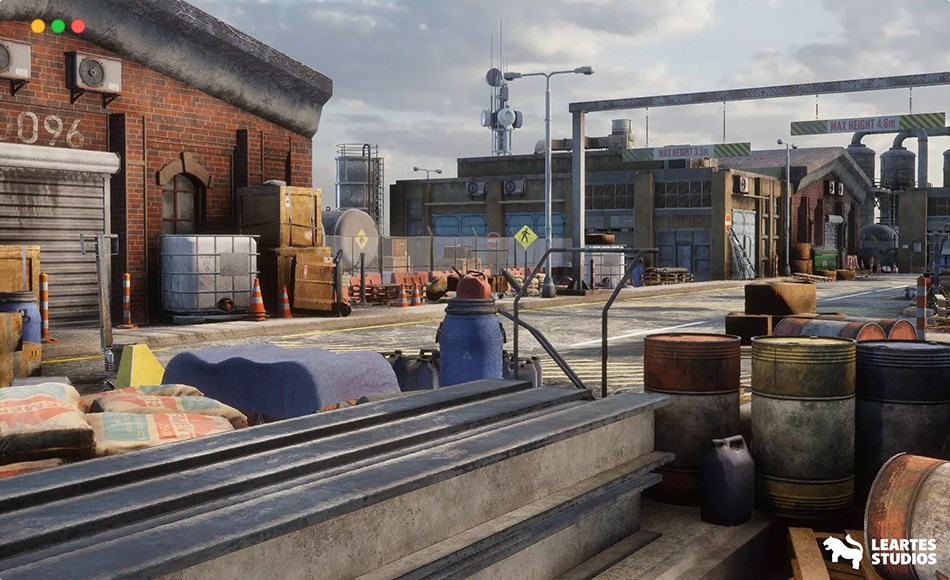Image resolution: width=950 pixels, height=580 pixels.
Task: Click the red window control dot
Action: (78, 26)
